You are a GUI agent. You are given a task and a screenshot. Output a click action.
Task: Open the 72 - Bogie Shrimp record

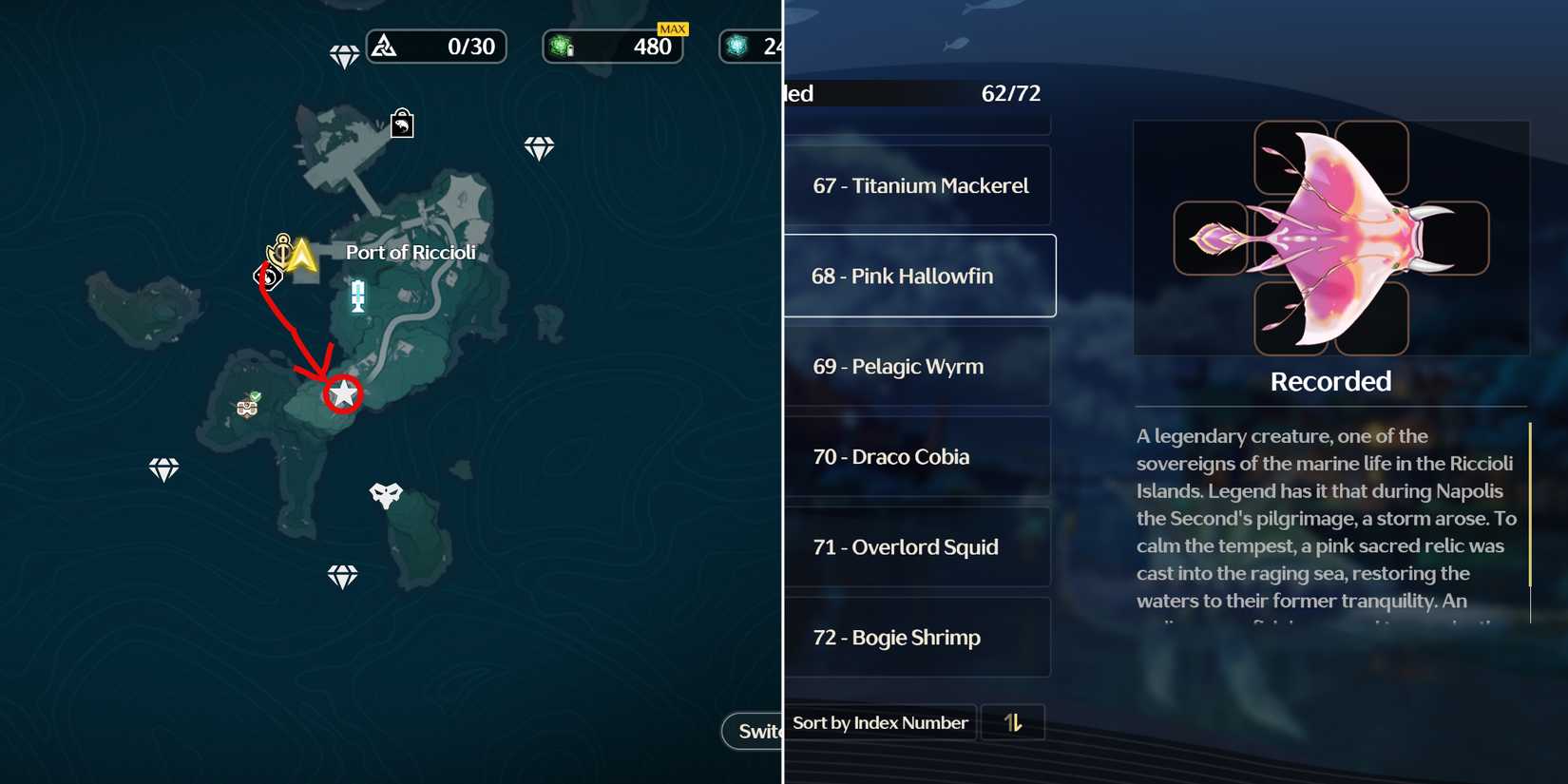917,637
